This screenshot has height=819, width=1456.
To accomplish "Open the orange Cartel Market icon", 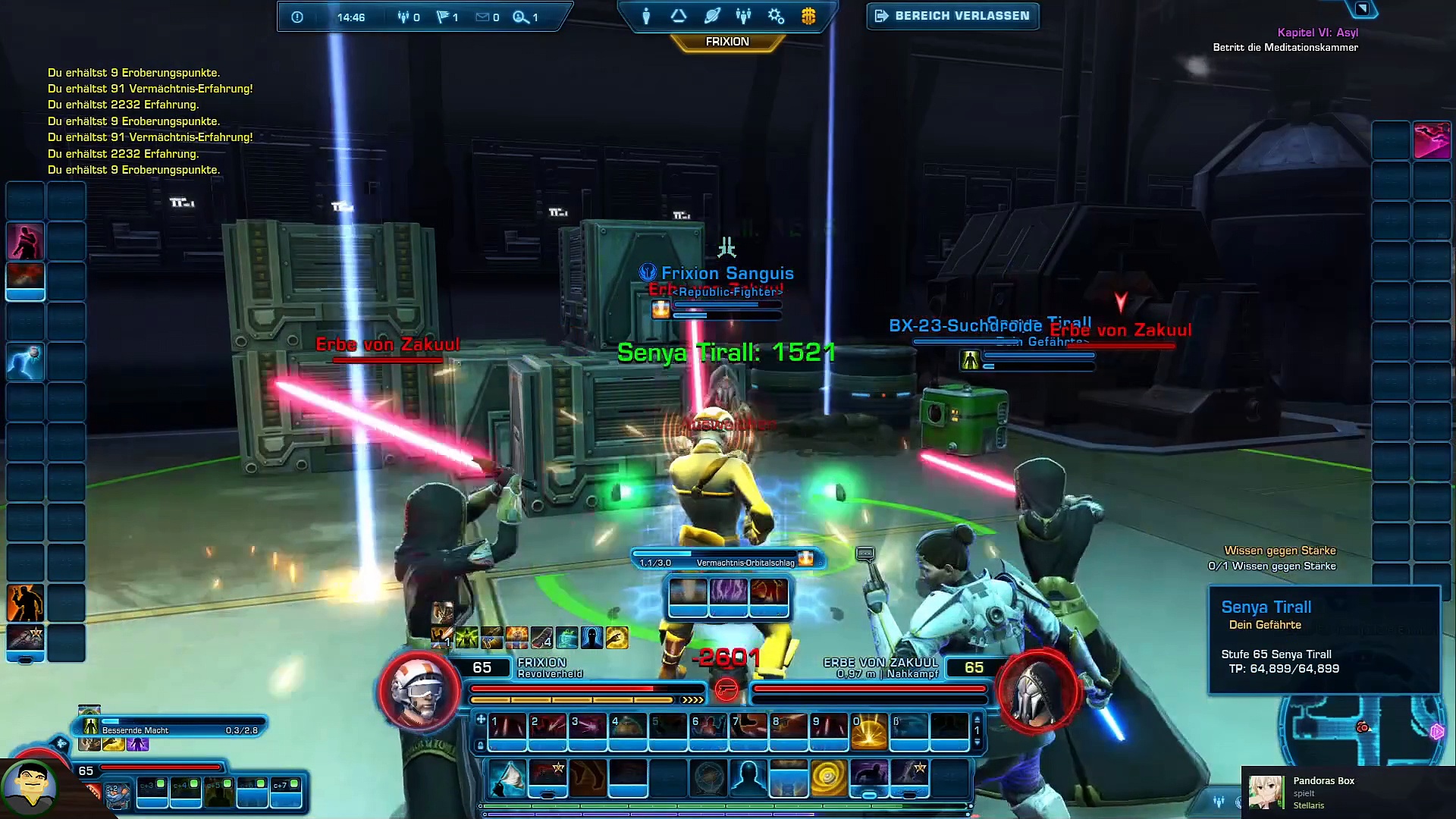I will tap(808, 16).
